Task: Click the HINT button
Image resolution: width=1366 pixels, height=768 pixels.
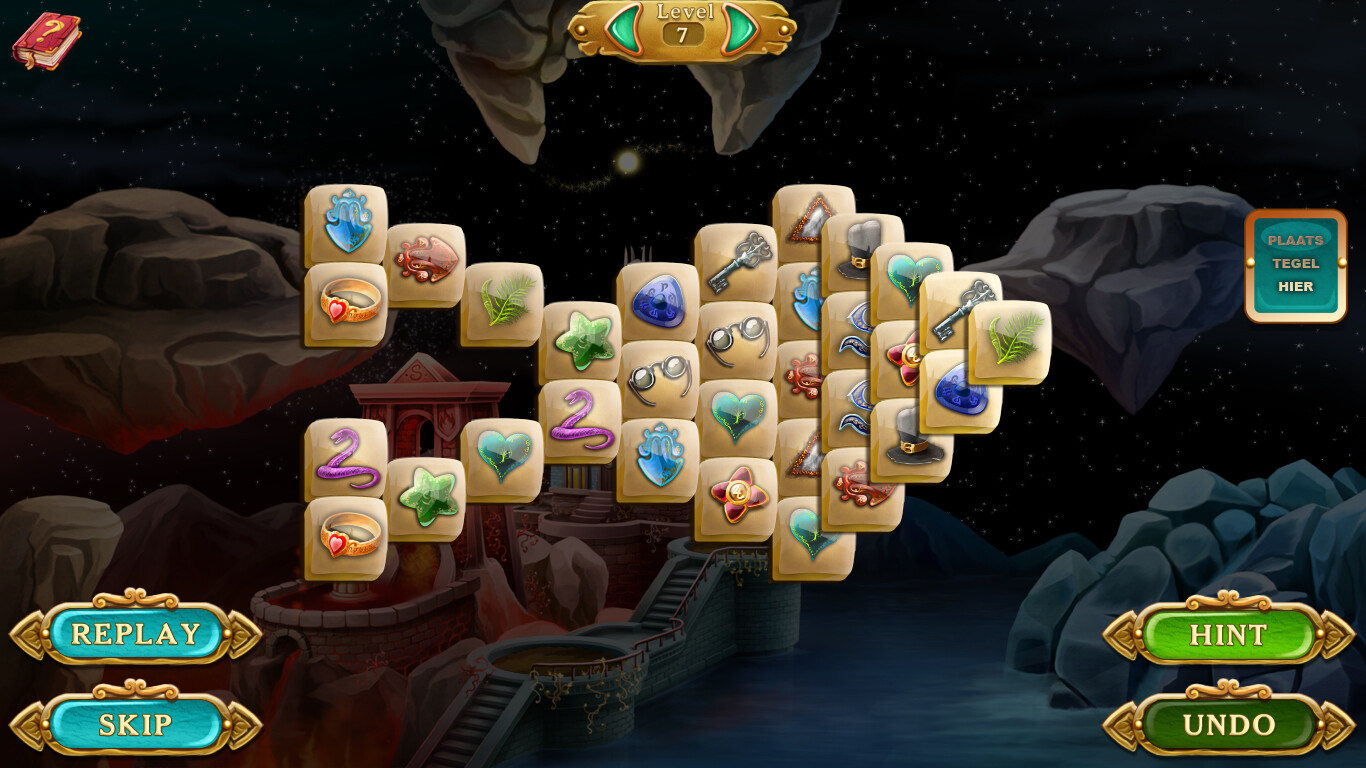Action: click(x=1228, y=635)
